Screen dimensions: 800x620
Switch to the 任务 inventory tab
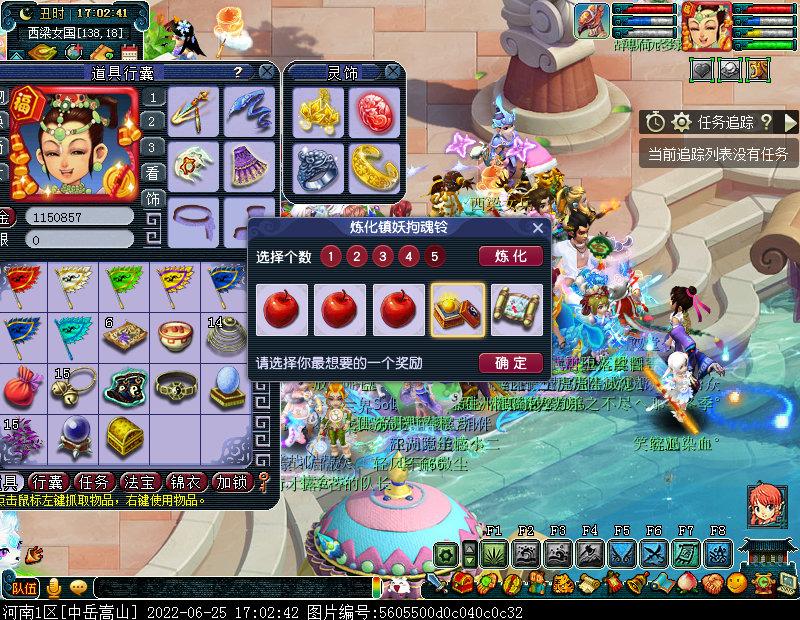pyautogui.click(x=94, y=481)
